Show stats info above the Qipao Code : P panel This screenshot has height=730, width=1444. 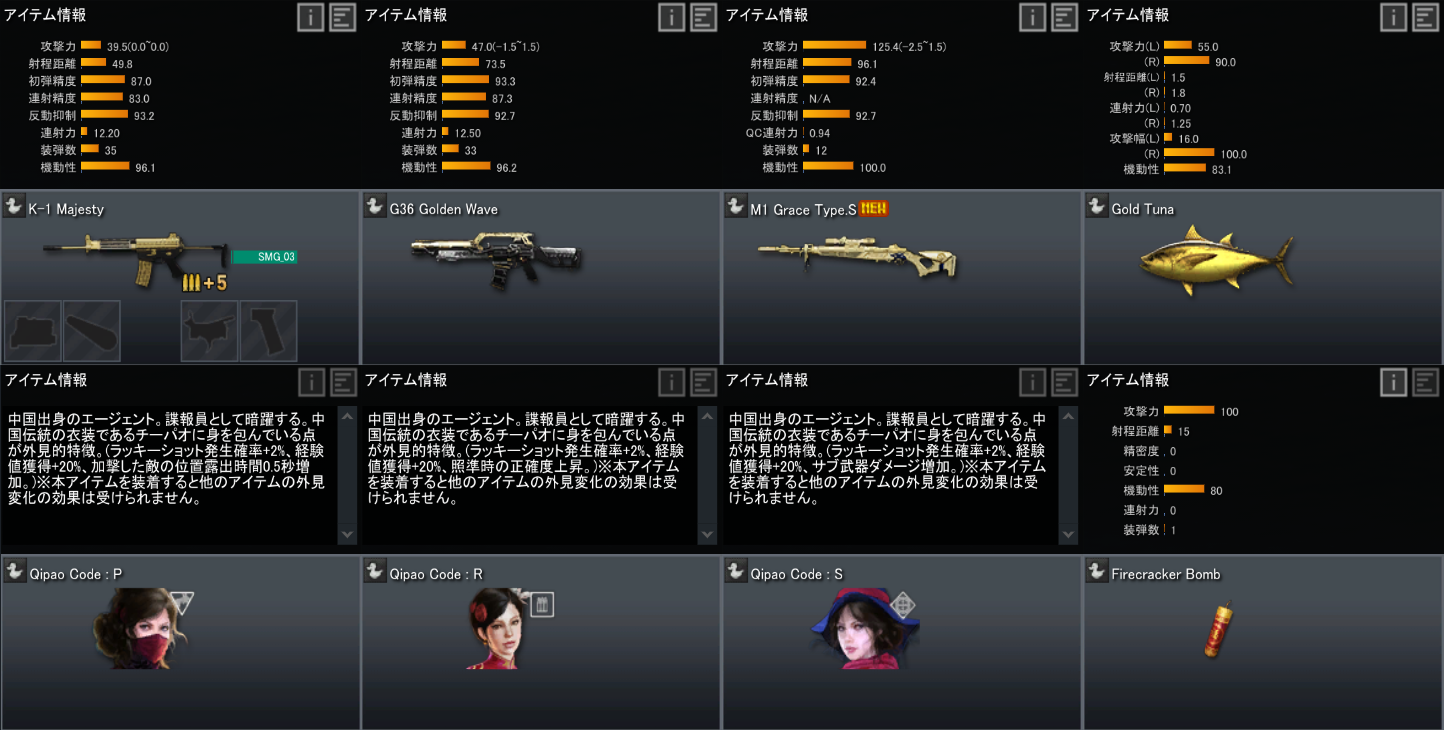(x=311, y=382)
